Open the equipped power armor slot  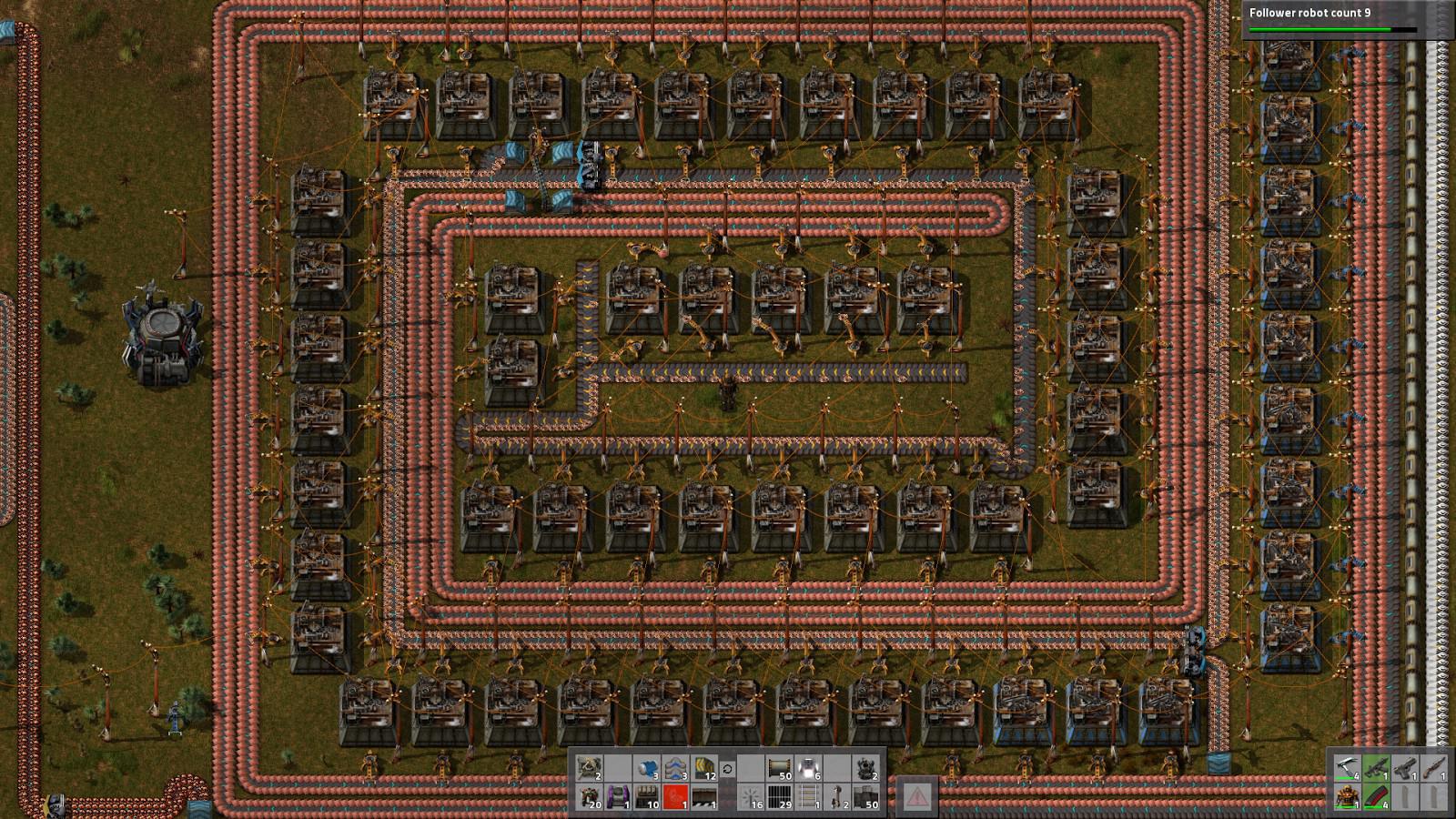(x=1348, y=795)
